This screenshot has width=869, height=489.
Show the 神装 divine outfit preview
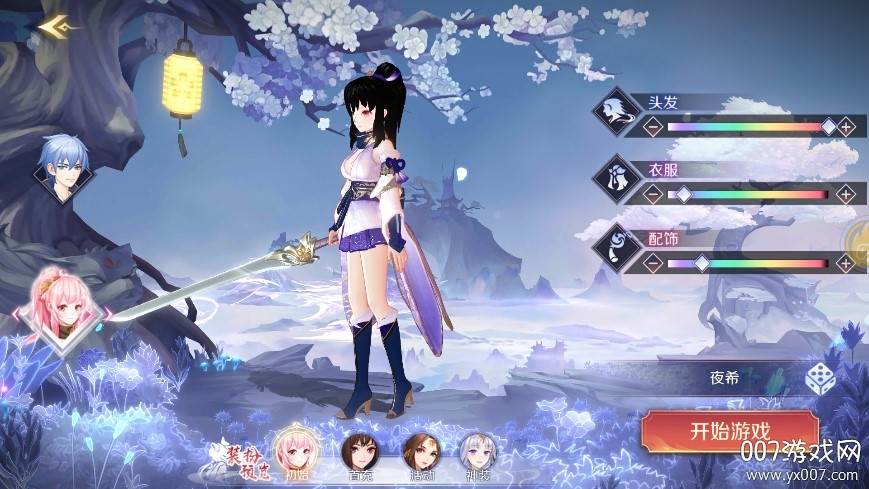(x=478, y=454)
